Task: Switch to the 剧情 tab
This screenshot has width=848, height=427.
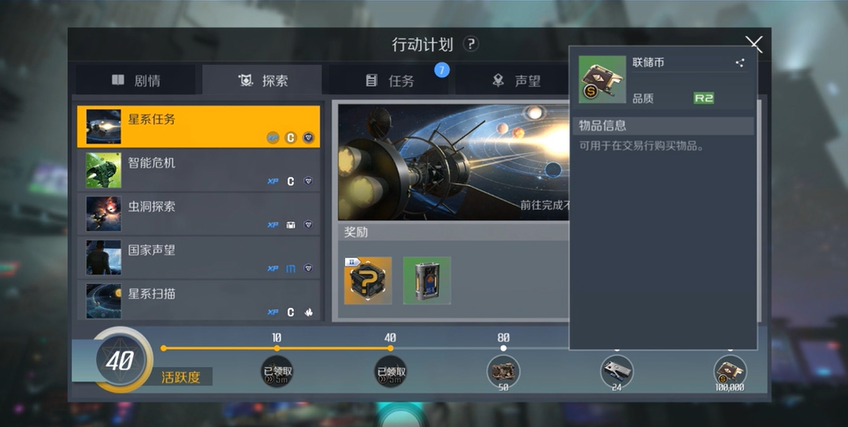Action: 137,80
